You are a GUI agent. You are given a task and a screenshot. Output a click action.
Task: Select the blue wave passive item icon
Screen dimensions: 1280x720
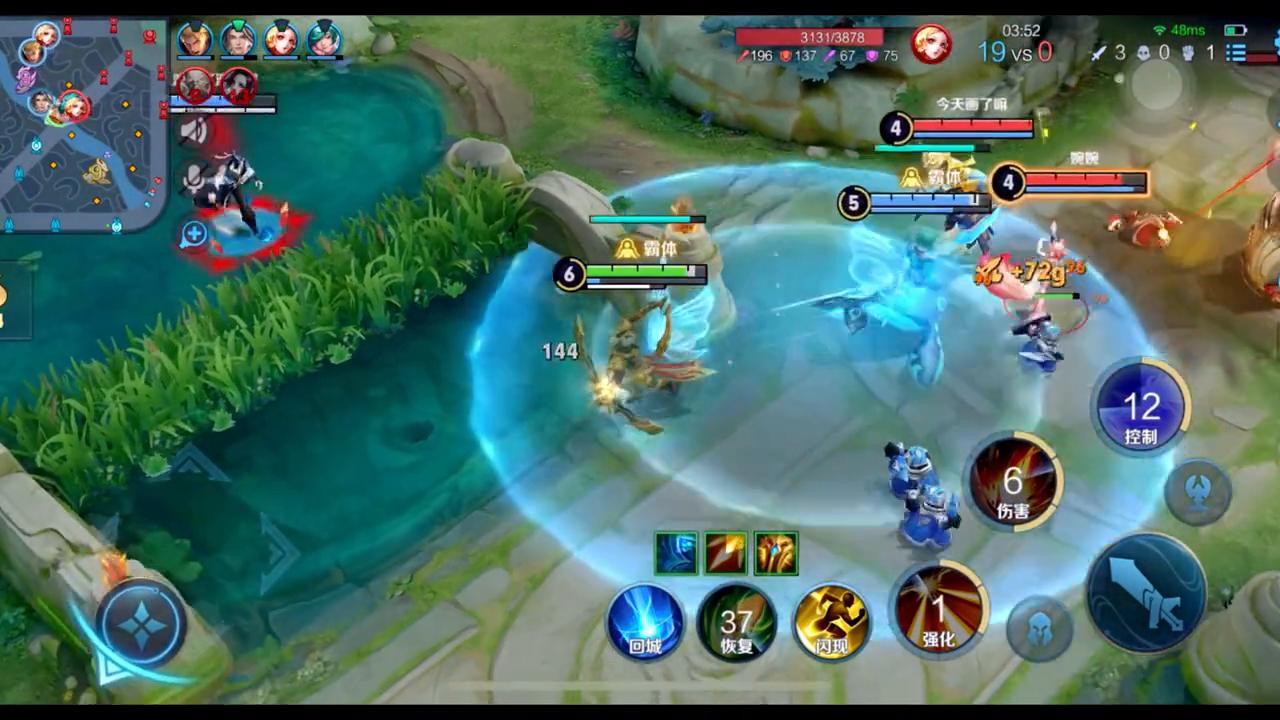pos(676,553)
